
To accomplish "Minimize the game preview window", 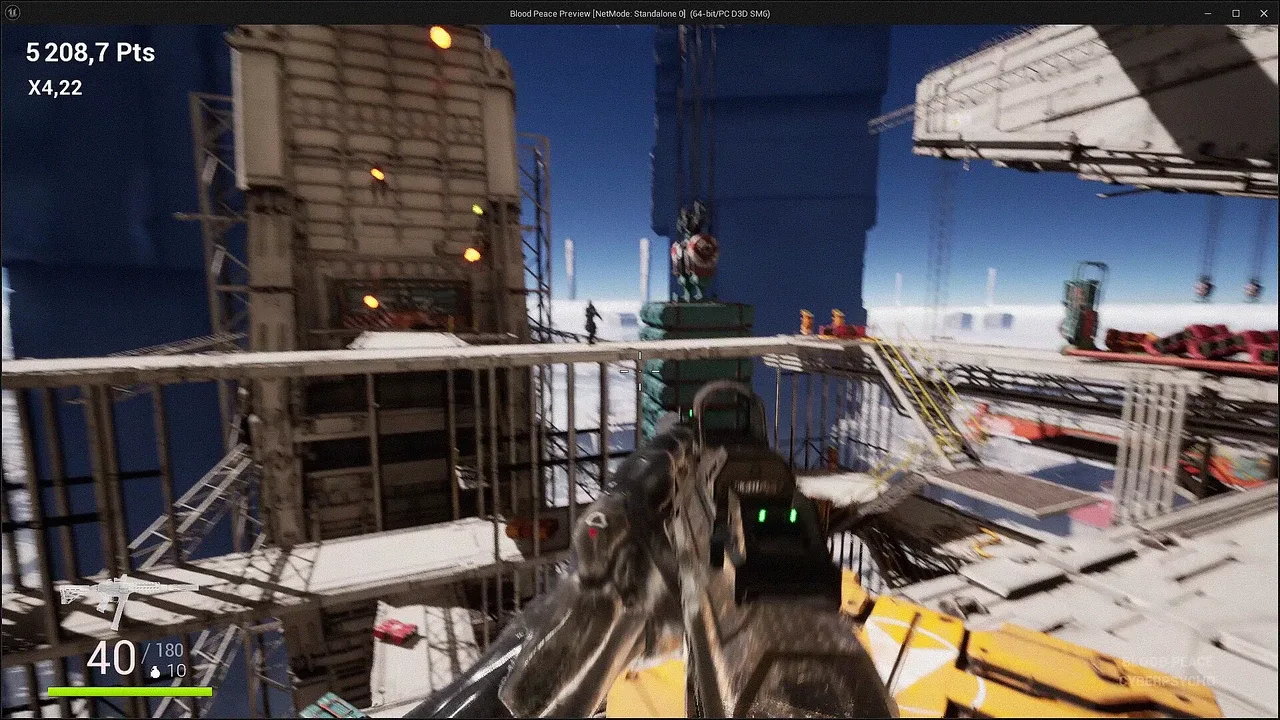I will tap(1208, 13).
